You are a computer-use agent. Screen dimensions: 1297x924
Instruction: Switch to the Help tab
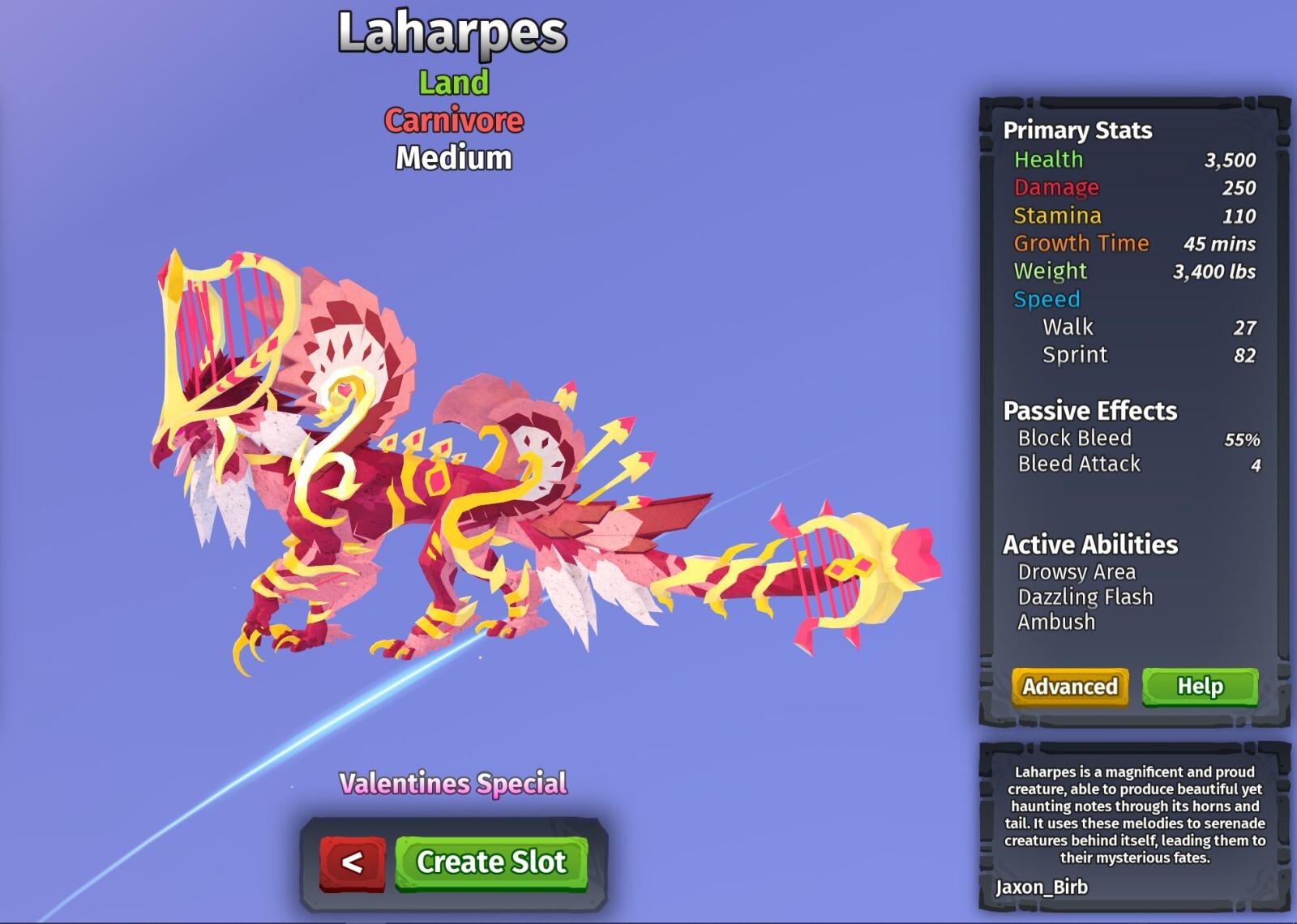1201,687
